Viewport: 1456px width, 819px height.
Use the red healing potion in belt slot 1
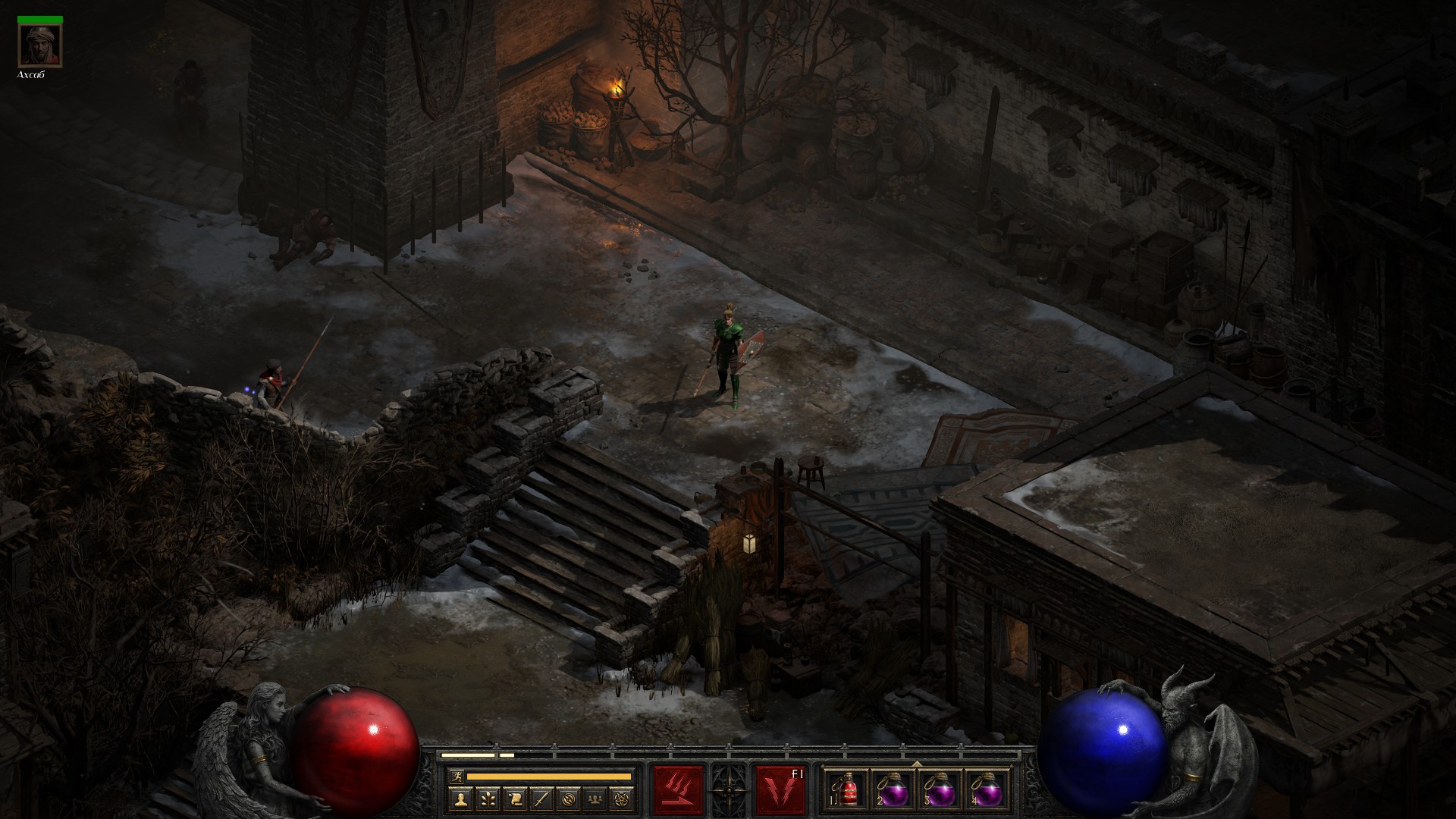tap(849, 791)
